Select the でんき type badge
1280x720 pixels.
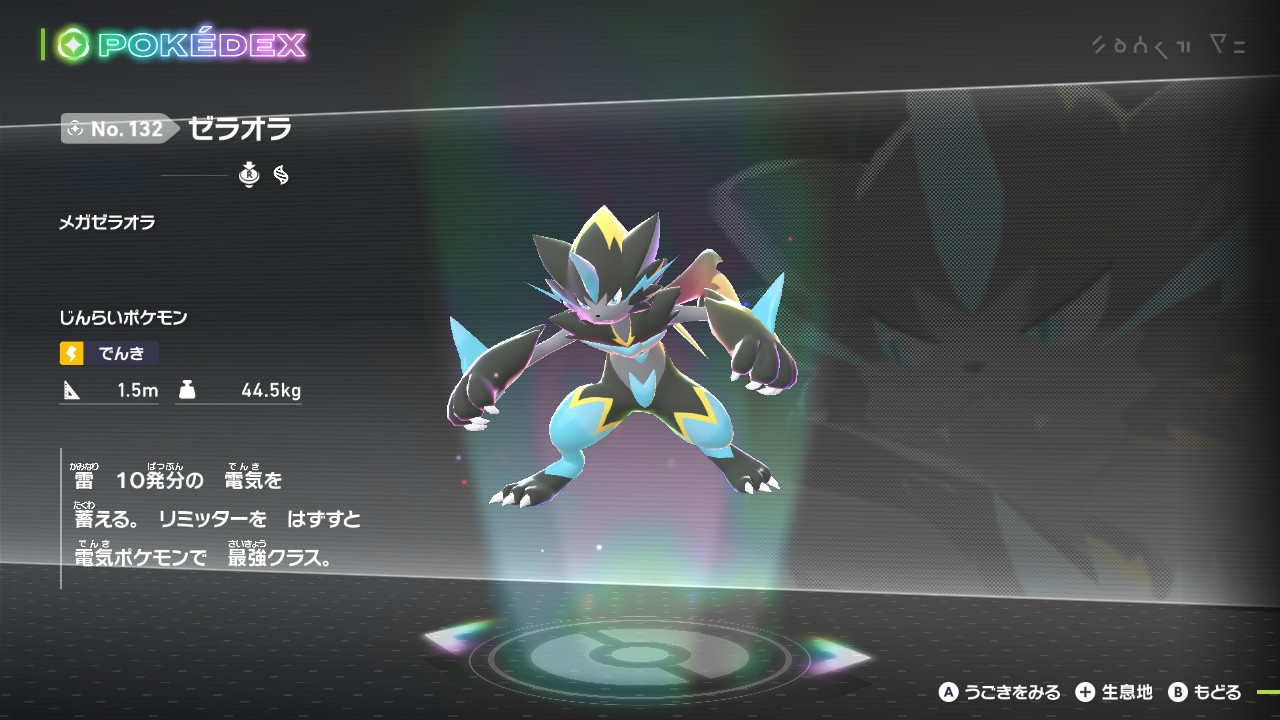pos(109,353)
